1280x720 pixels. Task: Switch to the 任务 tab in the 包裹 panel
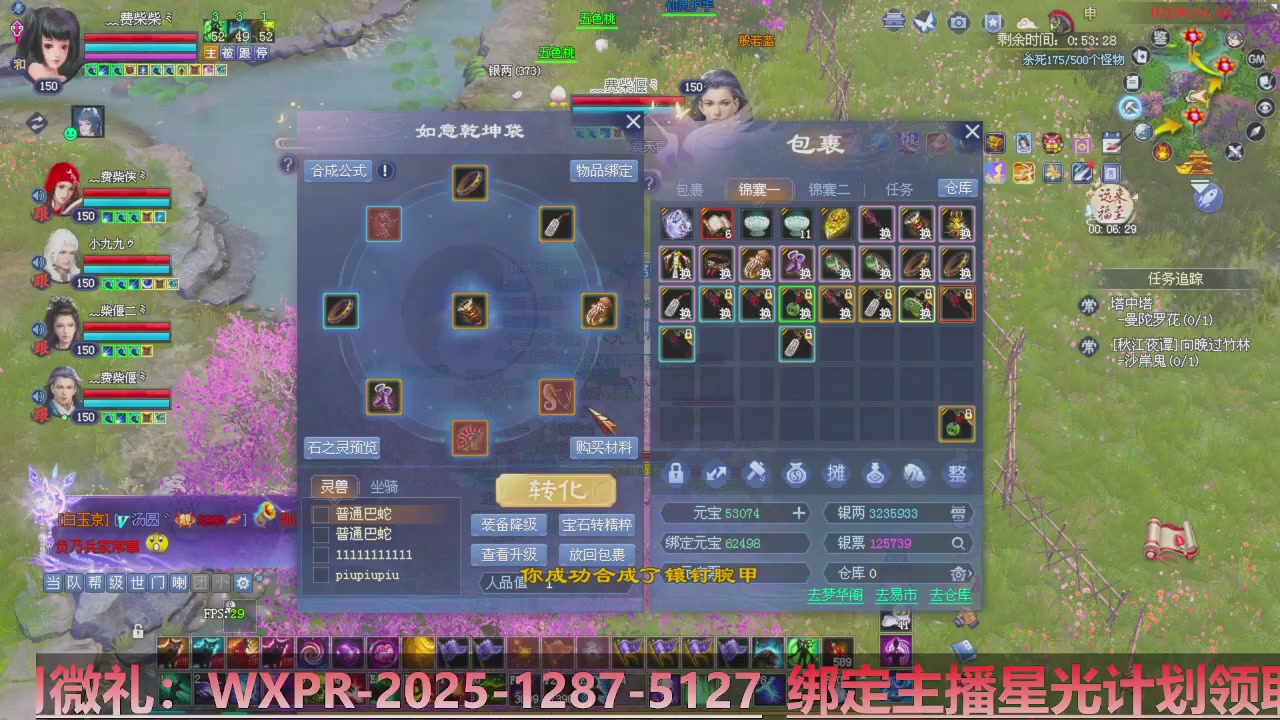coord(899,189)
